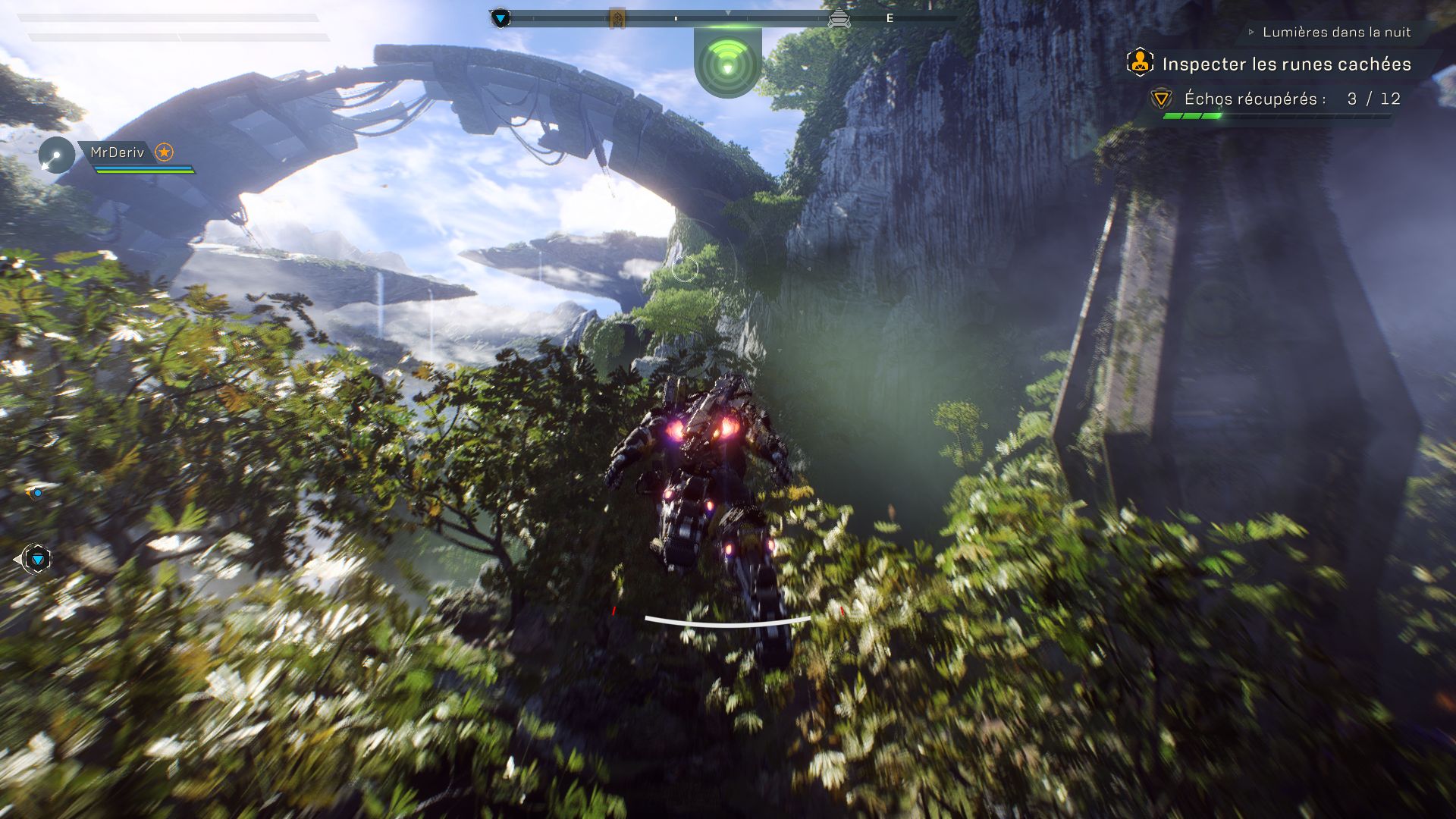The image size is (1456, 819).
Task: Click the downward triangle heading marker on the compass
Action: pos(728,12)
